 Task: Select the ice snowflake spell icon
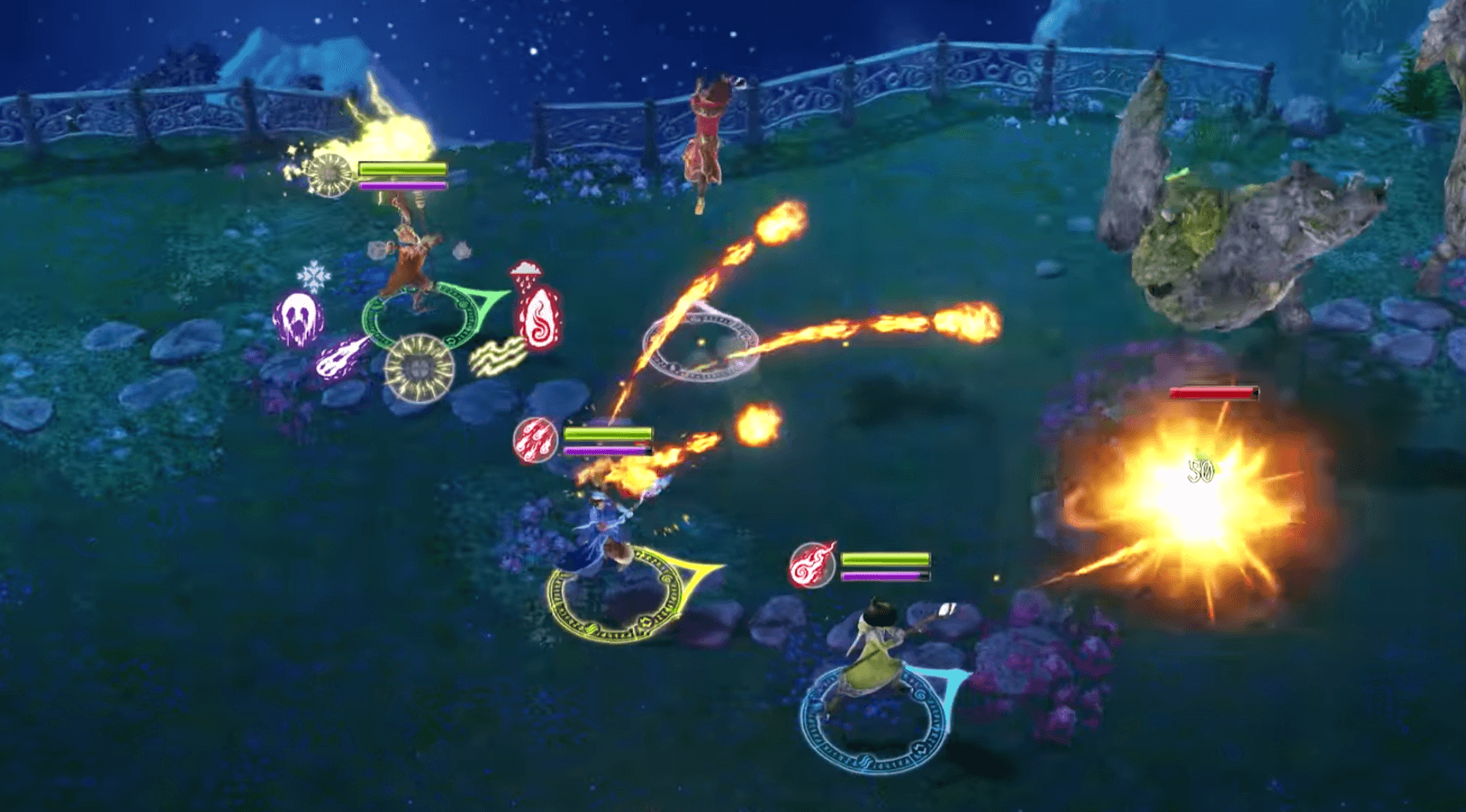(x=316, y=275)
